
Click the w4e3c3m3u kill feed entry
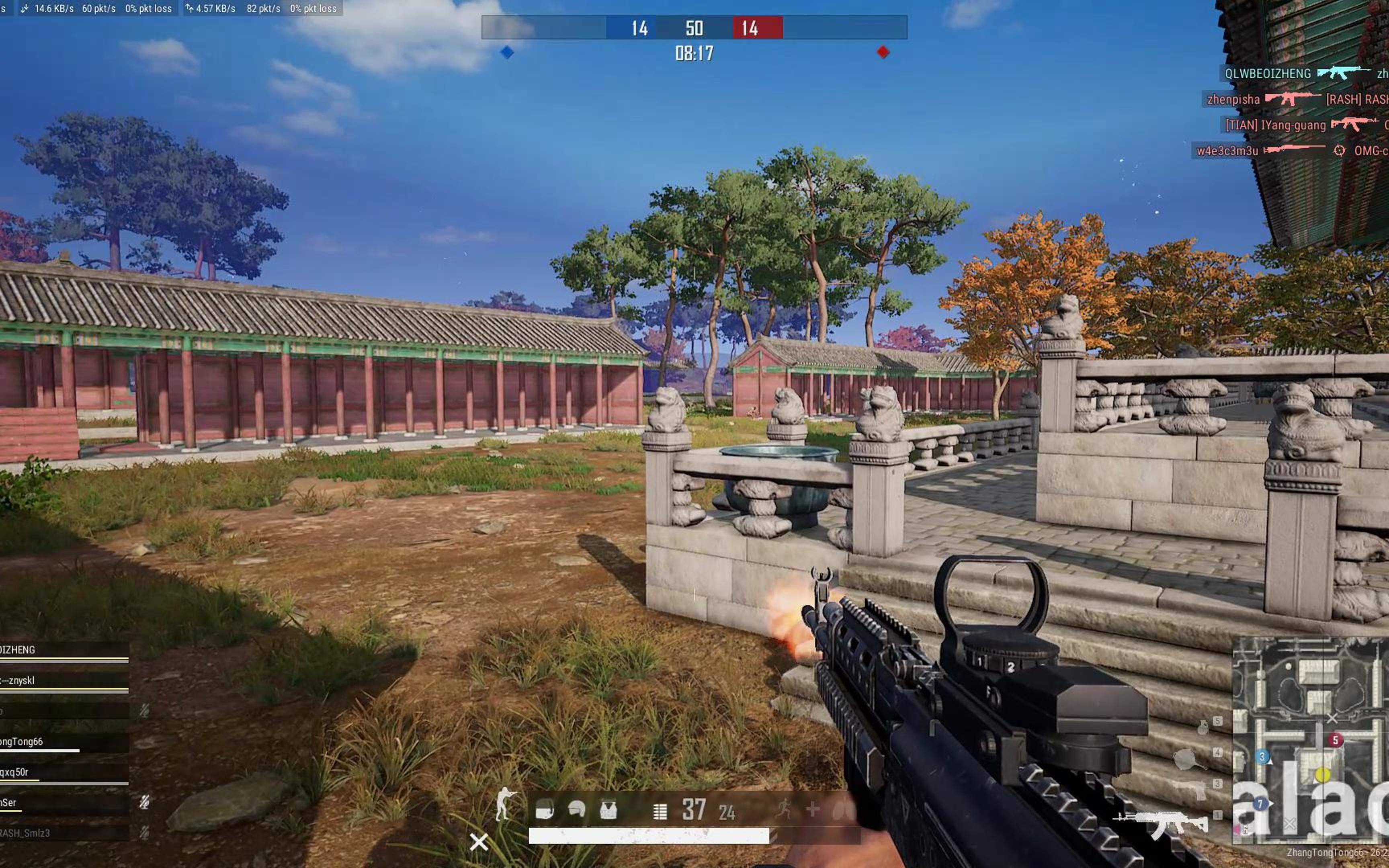(x=1228, y=151)
